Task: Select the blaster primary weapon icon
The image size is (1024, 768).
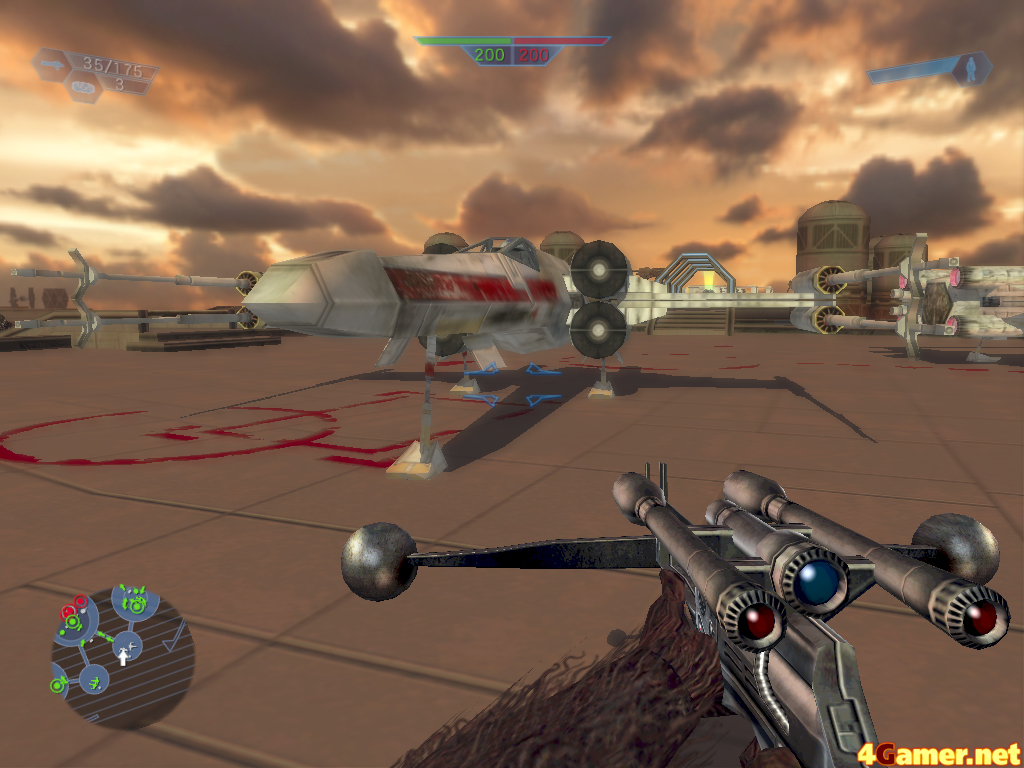Action: [52, 65]
